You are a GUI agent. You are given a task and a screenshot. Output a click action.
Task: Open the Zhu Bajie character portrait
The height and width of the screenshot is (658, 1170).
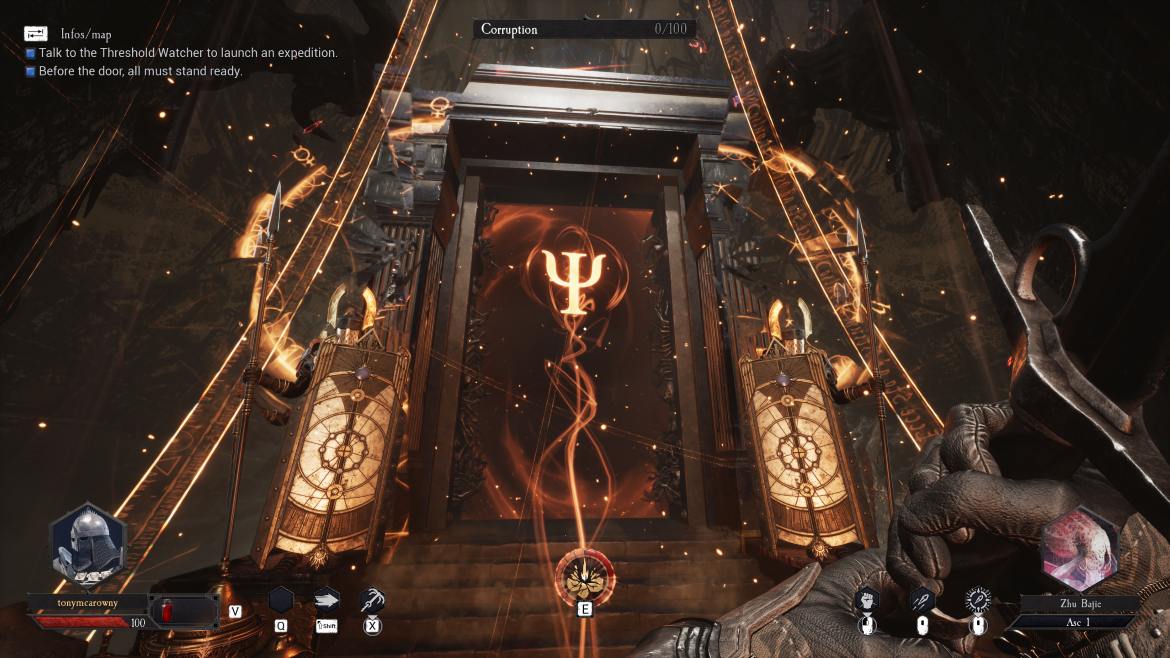click(x=1080, y=549)
